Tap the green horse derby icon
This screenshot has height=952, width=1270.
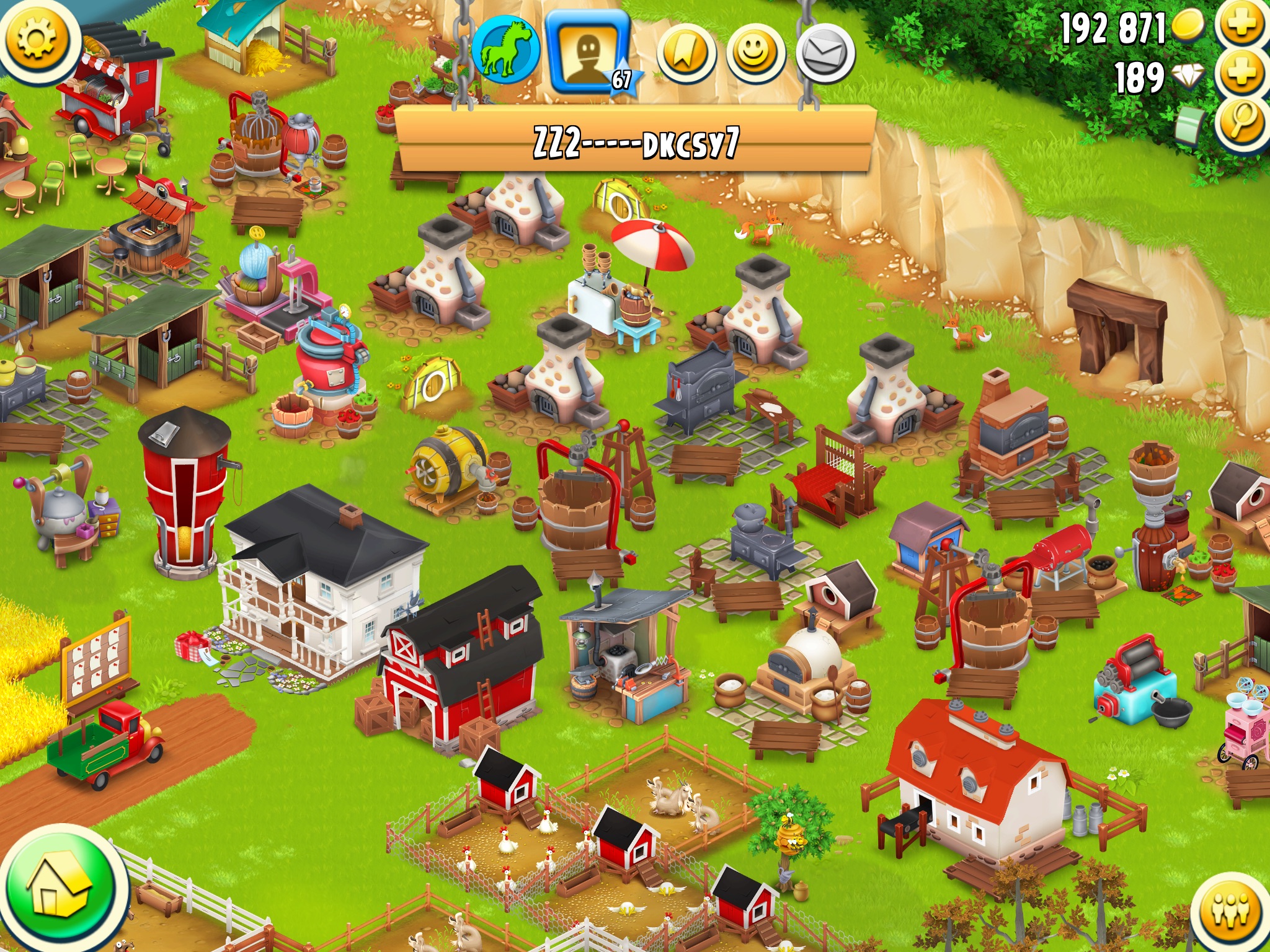[x=505, y=50]
